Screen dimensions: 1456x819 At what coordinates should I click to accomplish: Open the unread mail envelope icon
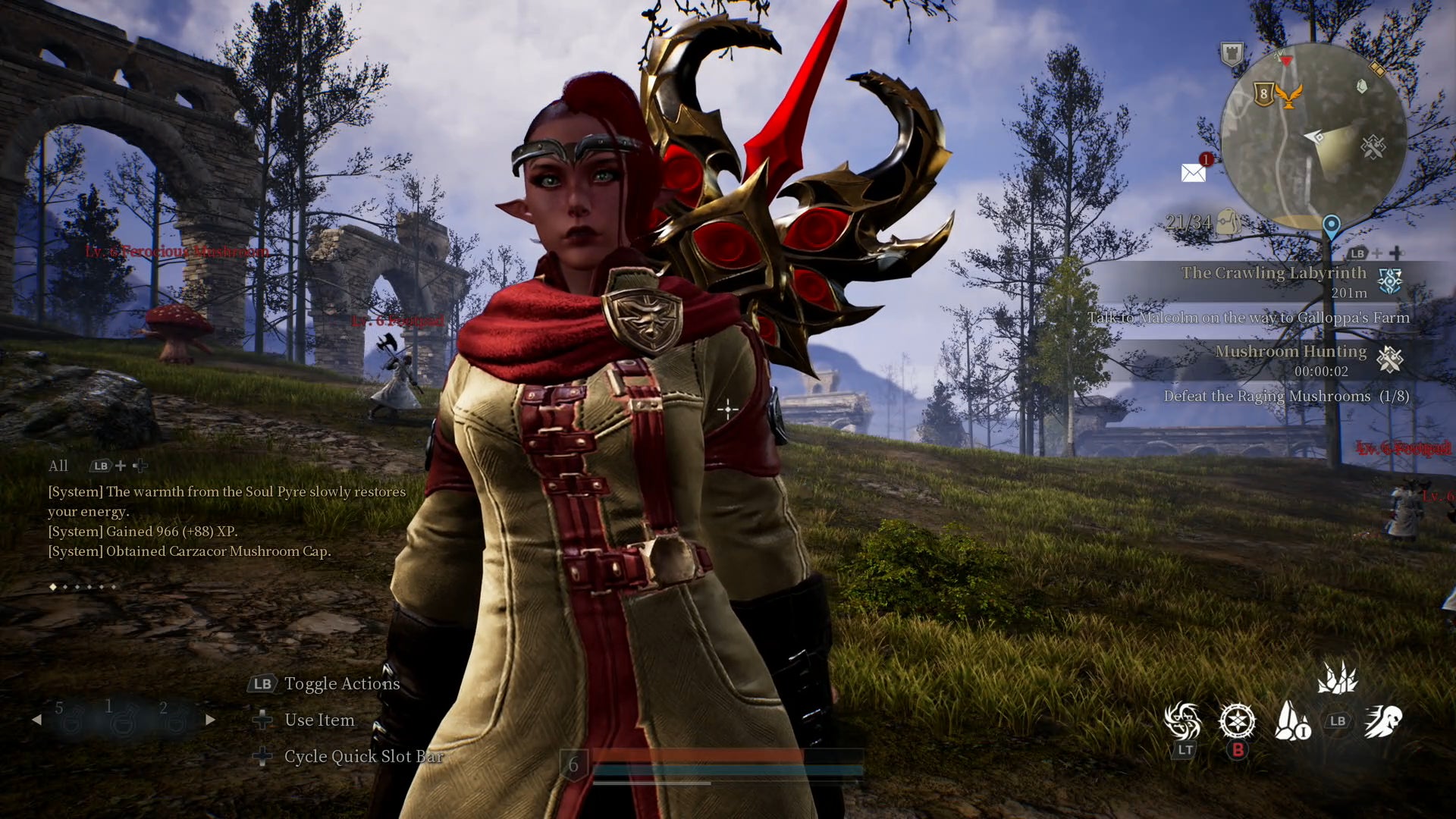point(1194,173)
